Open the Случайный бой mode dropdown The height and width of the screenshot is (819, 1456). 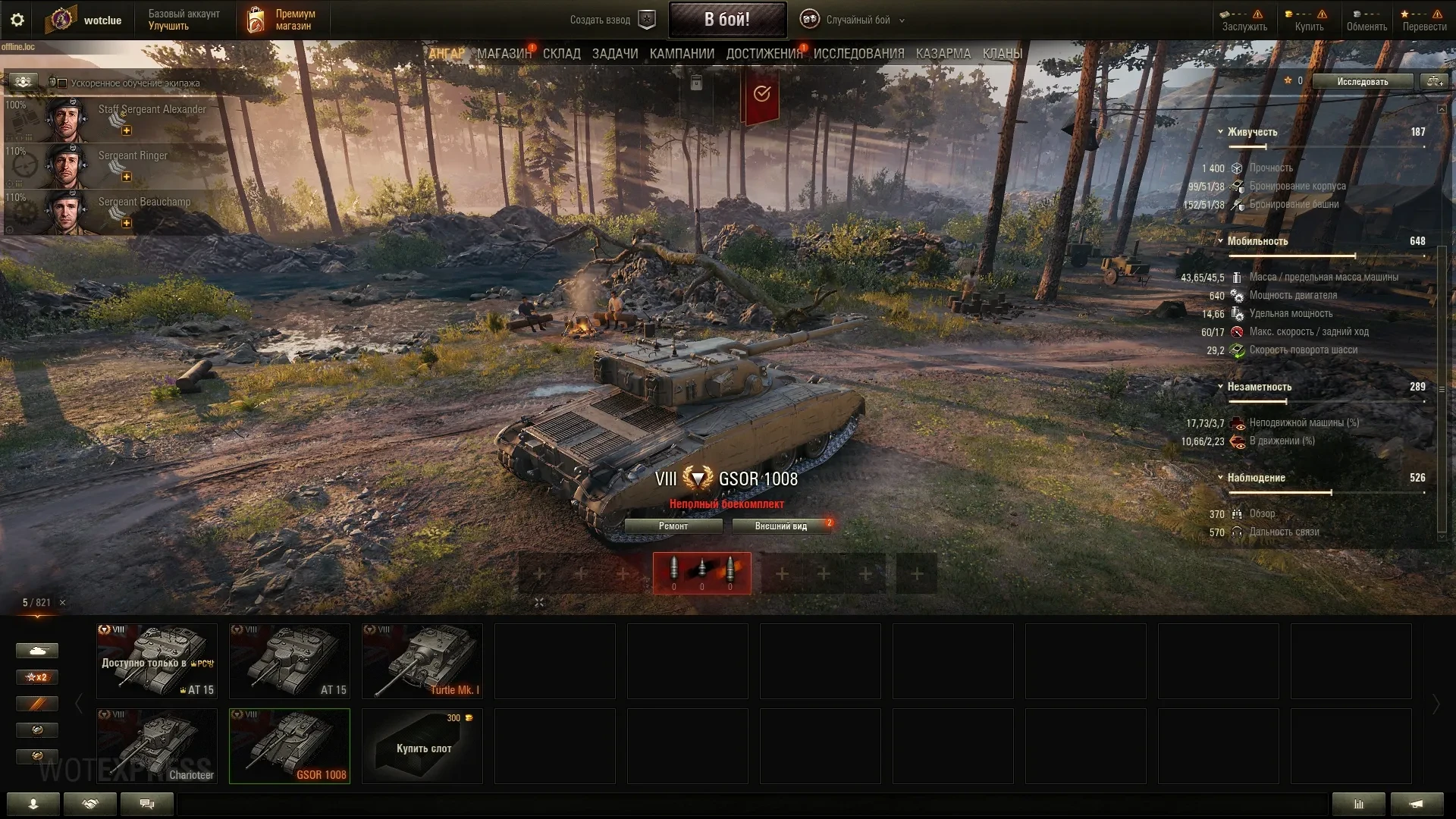tap(857, 20)
